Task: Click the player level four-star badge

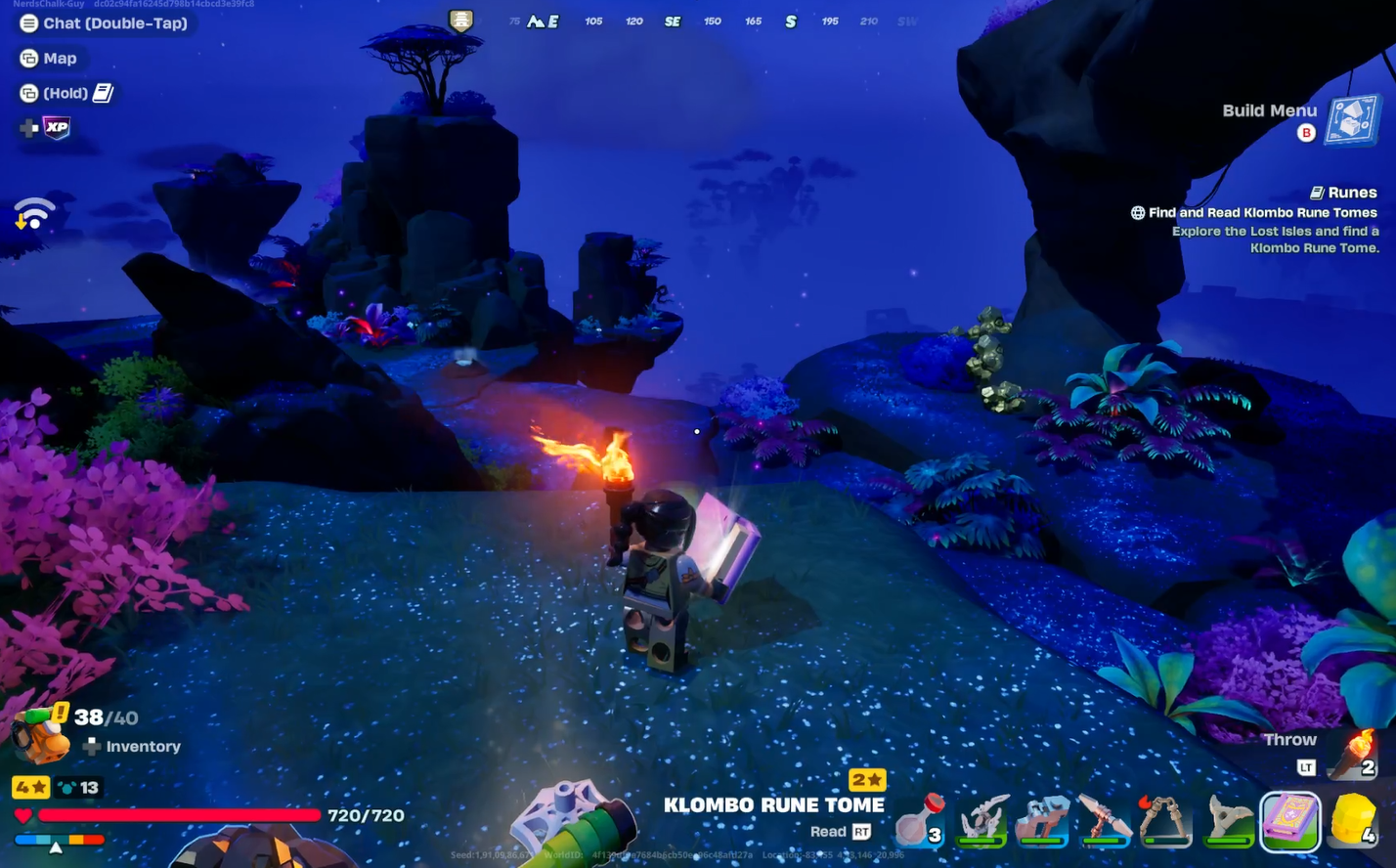Action: coord(30,787)
